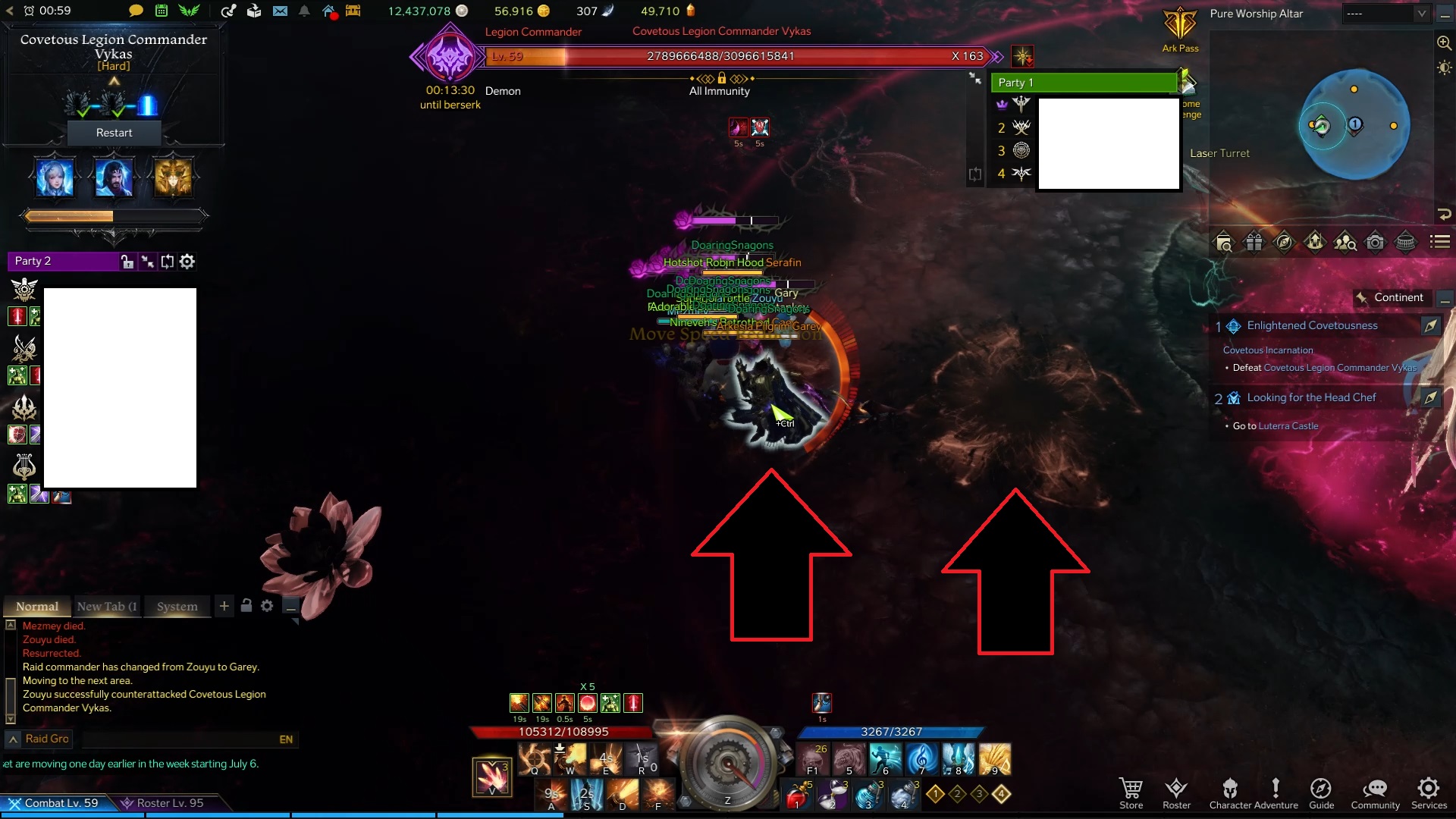Screen dimensions: 1456x819
Task: Toggle the chat window lock
Action: pyautogui.click(x=246, y=606)
